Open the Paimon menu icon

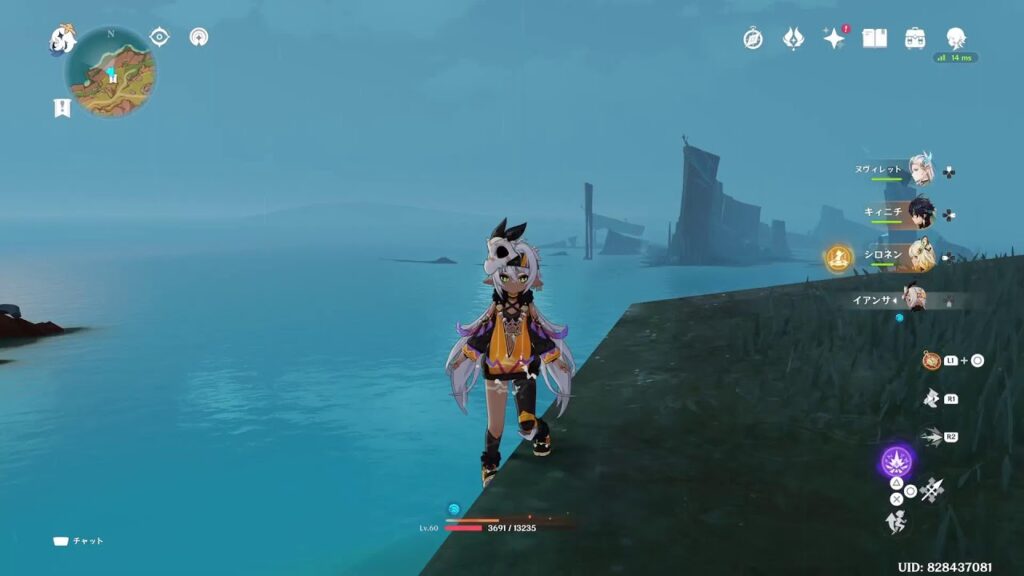tap(63, 40)
